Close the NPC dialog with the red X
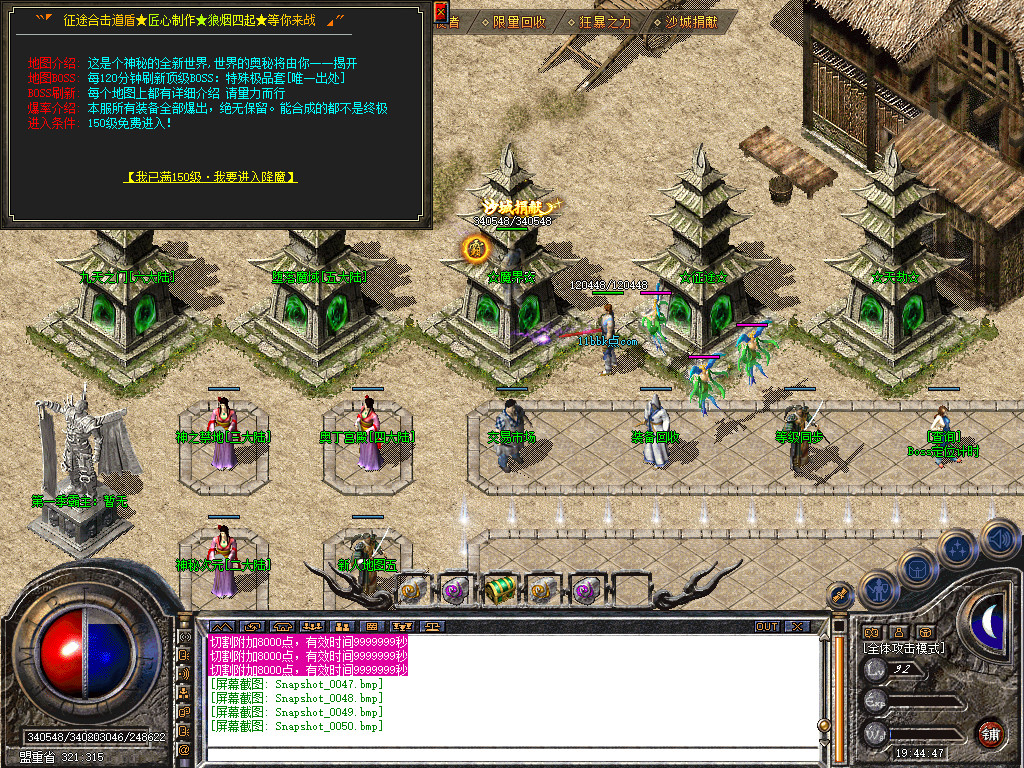Screen dimensions: 1024x768 coord(441,12)
